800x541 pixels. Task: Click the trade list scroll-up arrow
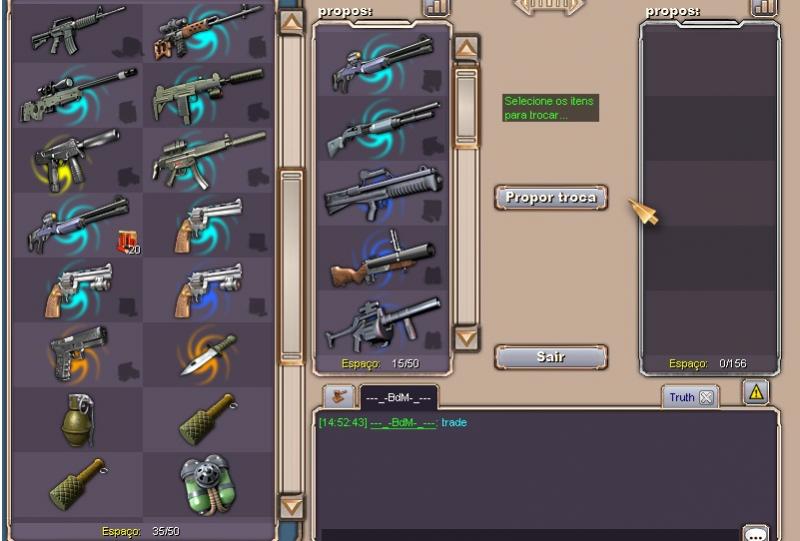point(466,48)
